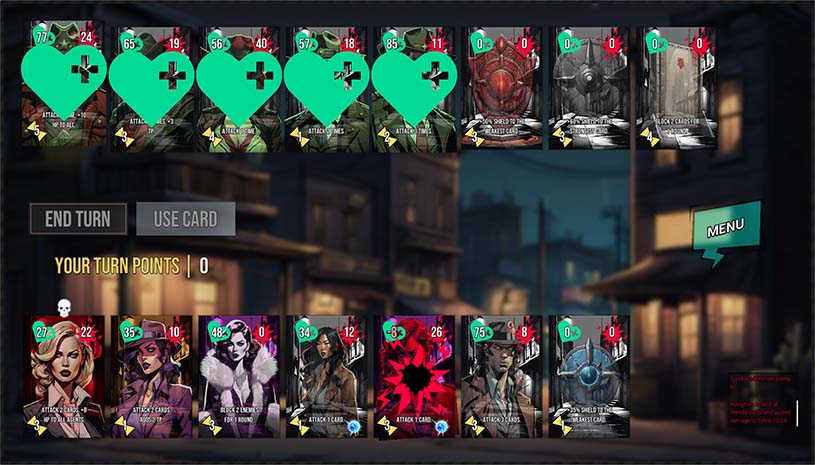The width and height of the screenshot is (815, 465).
Task: Open the green MENU button
Action: (726, 229)
